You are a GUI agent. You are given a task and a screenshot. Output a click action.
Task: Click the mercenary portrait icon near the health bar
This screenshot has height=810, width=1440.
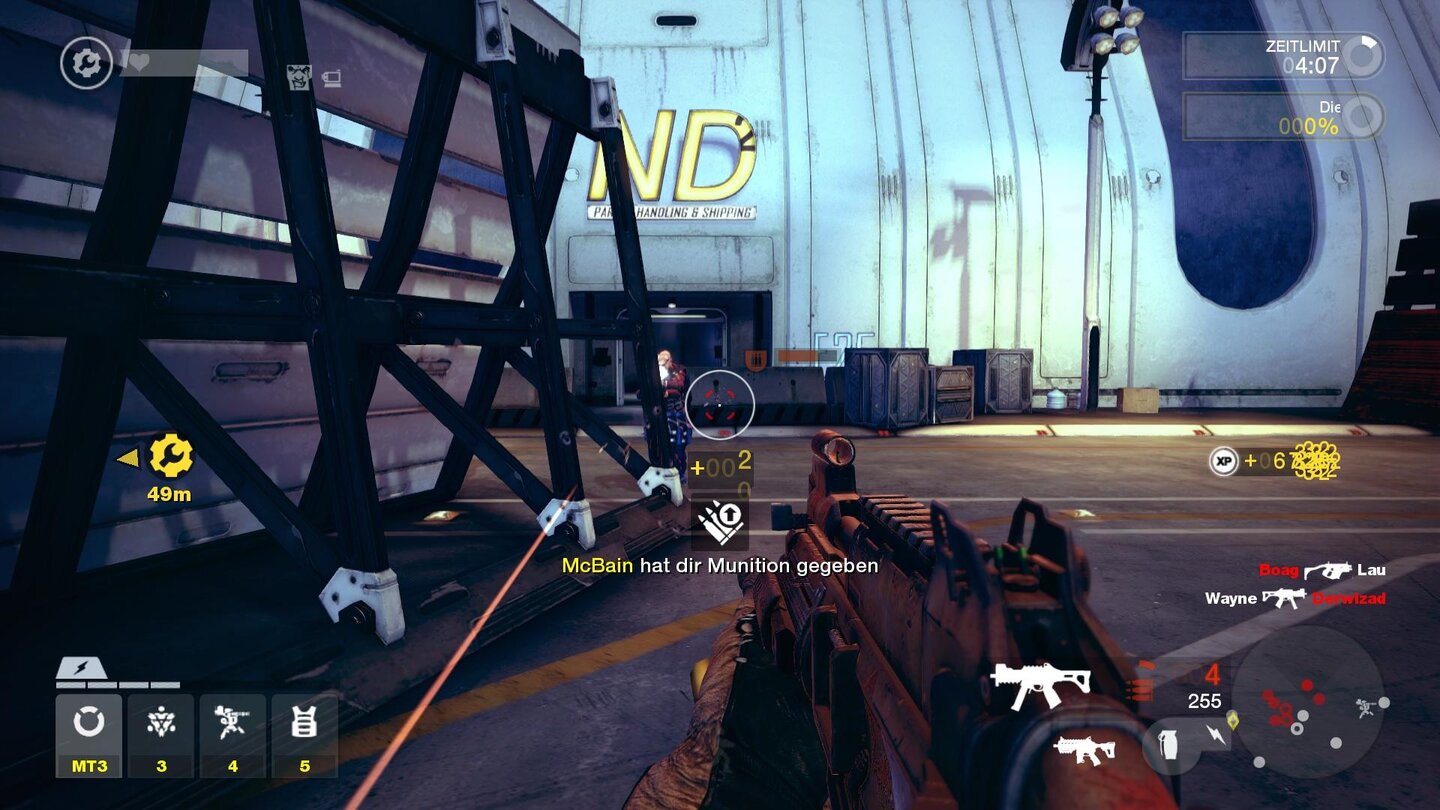coord(298,78)
